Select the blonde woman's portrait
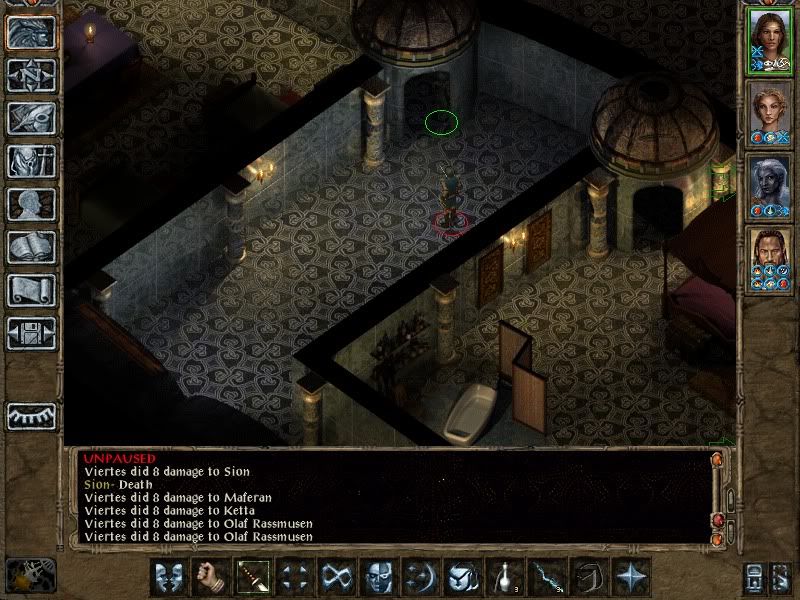 [769, 110]
